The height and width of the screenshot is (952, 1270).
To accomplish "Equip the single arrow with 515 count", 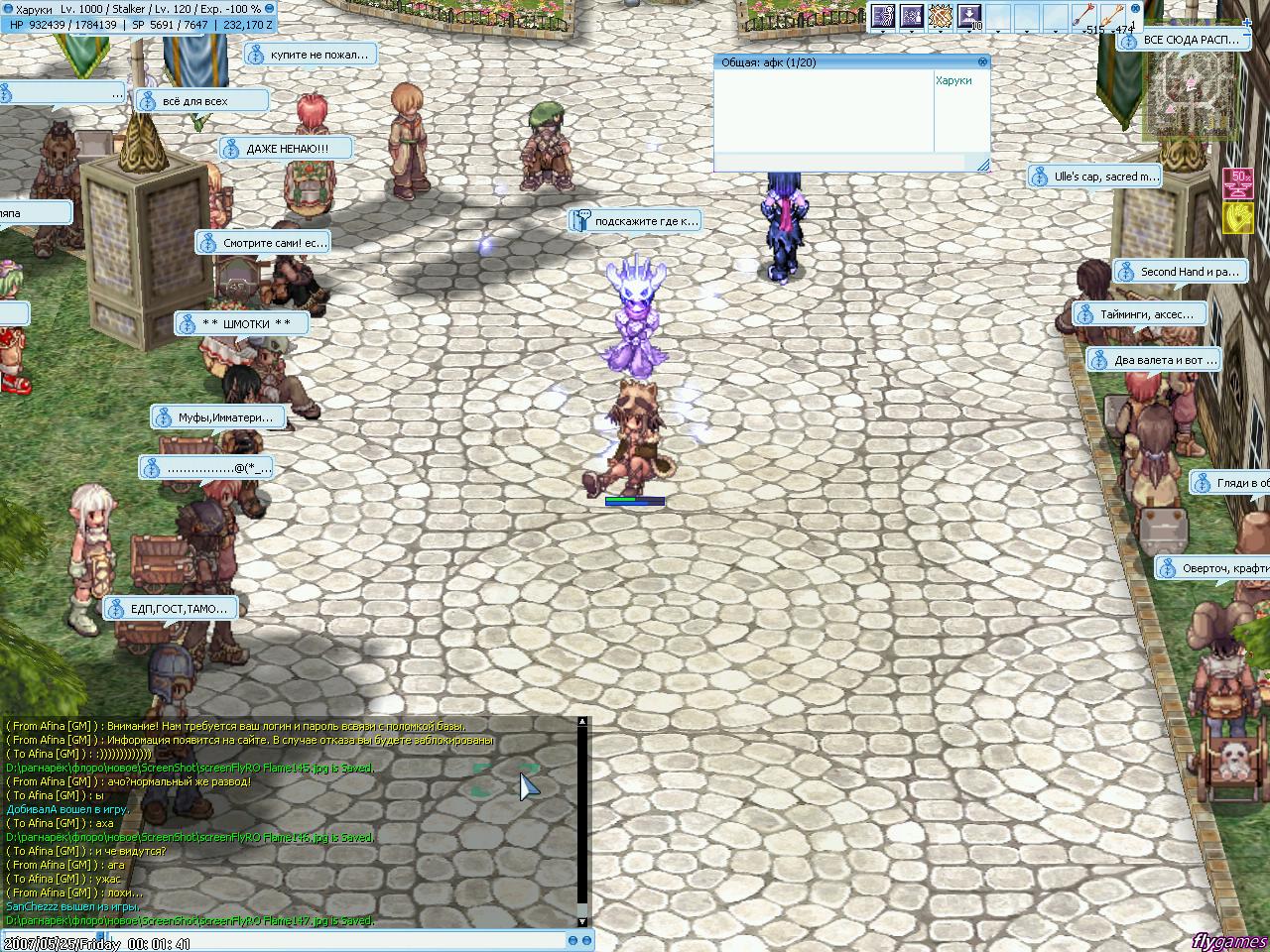I will (x=1082, y=17).
